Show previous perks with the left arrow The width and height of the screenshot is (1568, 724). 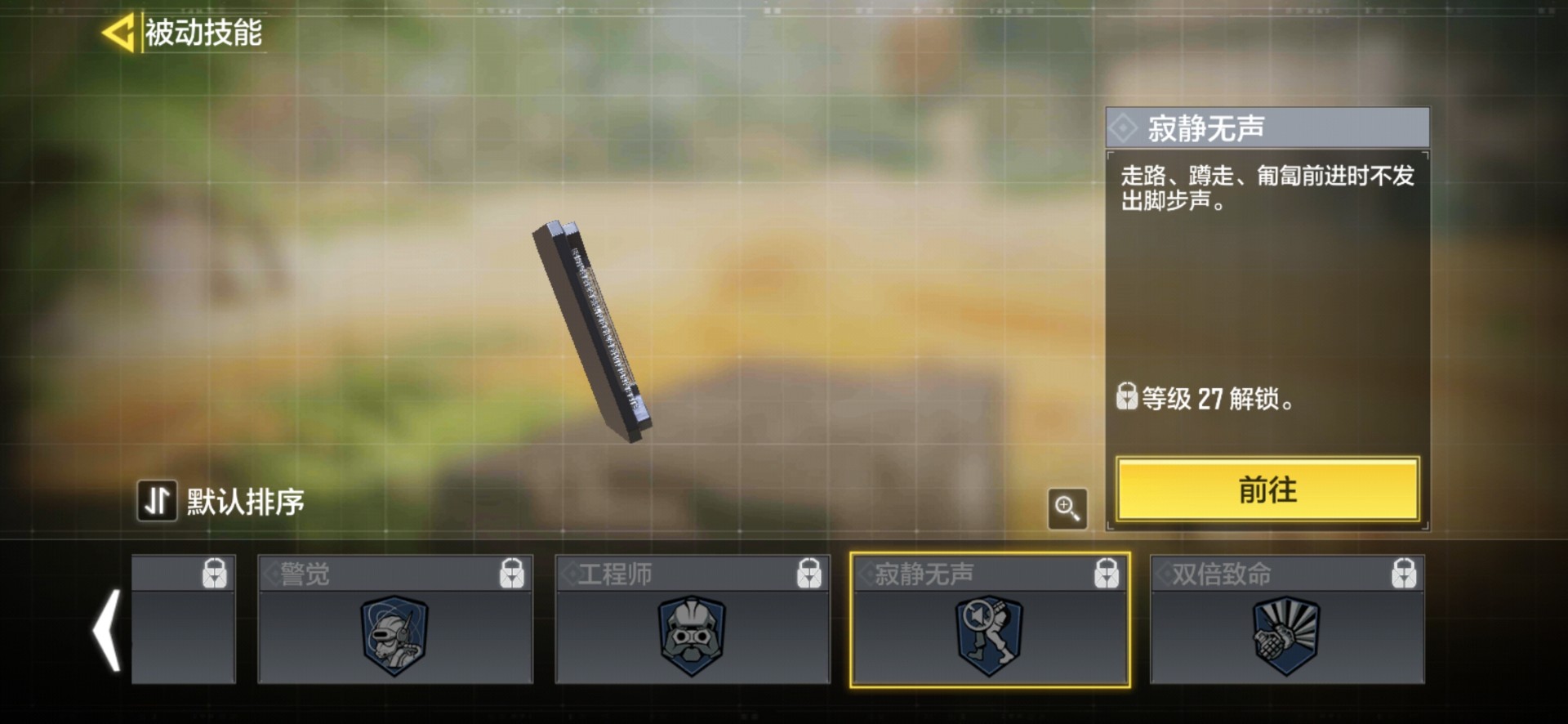click(x=108, y=630)
